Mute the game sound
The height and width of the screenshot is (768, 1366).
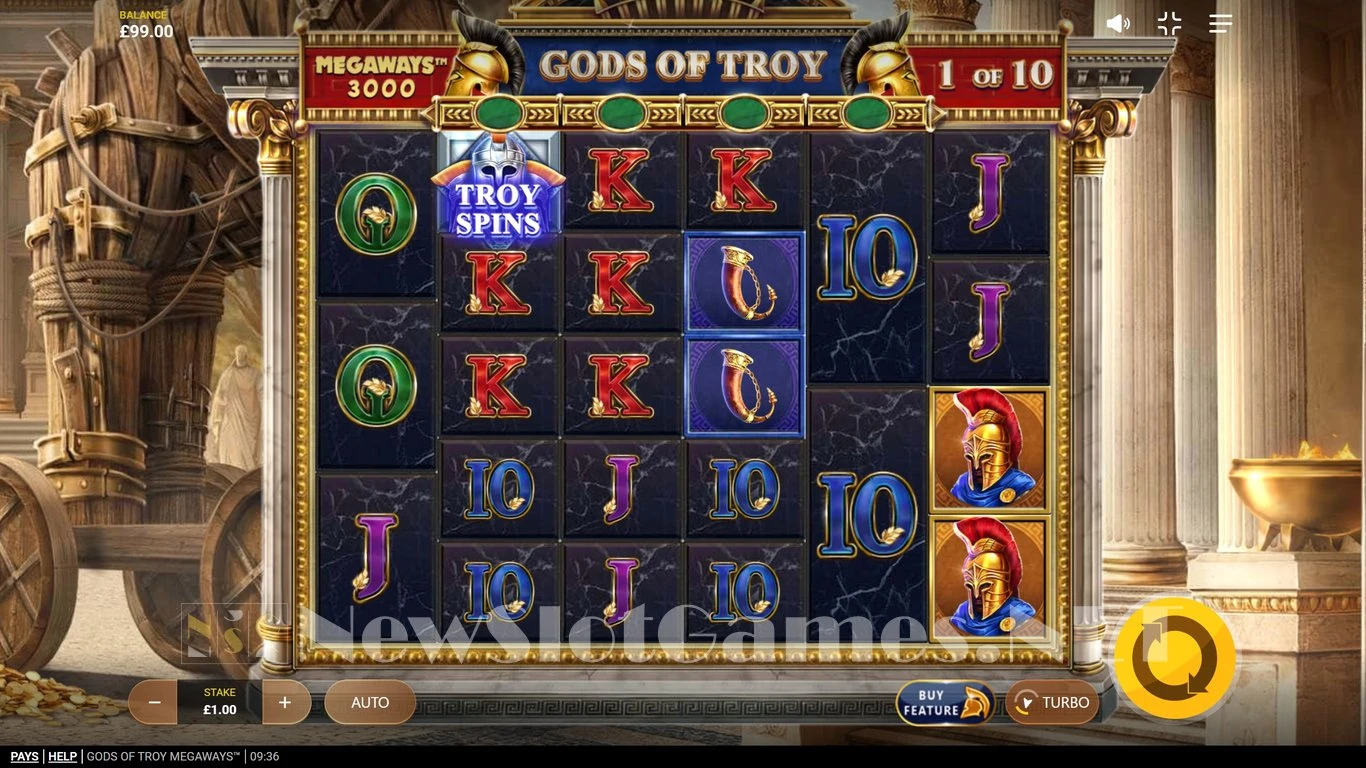[1118, 24]
